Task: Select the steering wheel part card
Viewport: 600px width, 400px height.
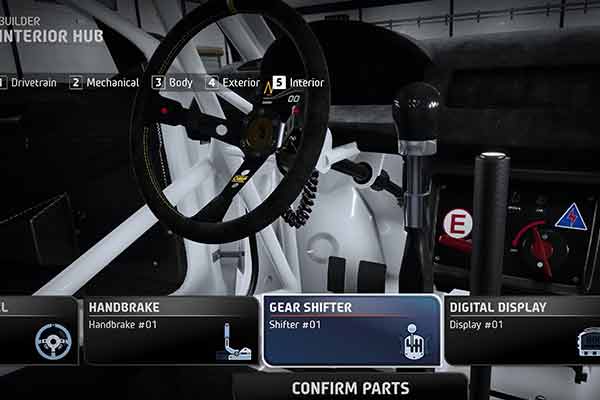Action: [38, 329]
